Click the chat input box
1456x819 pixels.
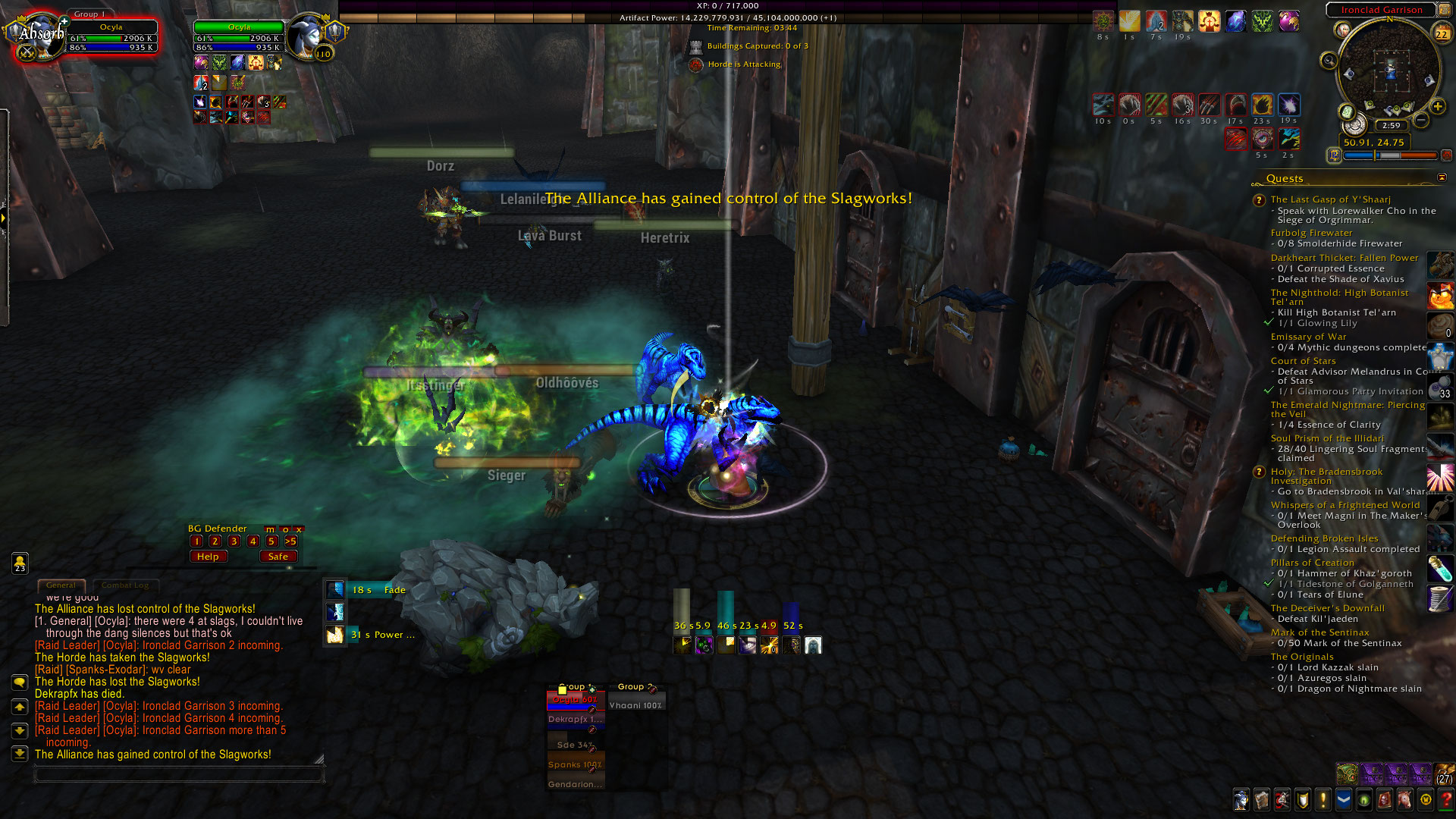179,774
